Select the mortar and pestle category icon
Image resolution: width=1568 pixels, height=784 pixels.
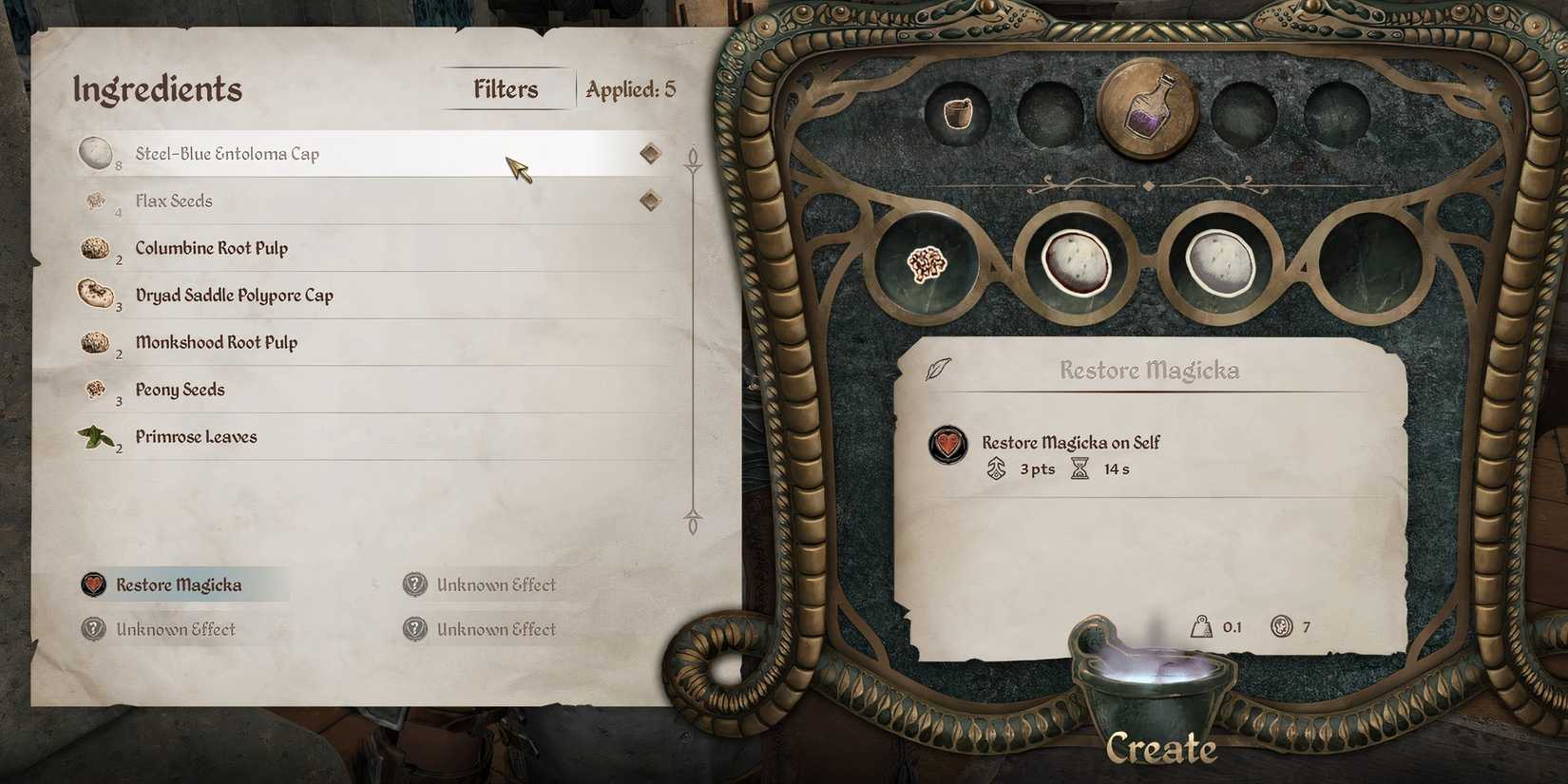click(x=958, y=112)
